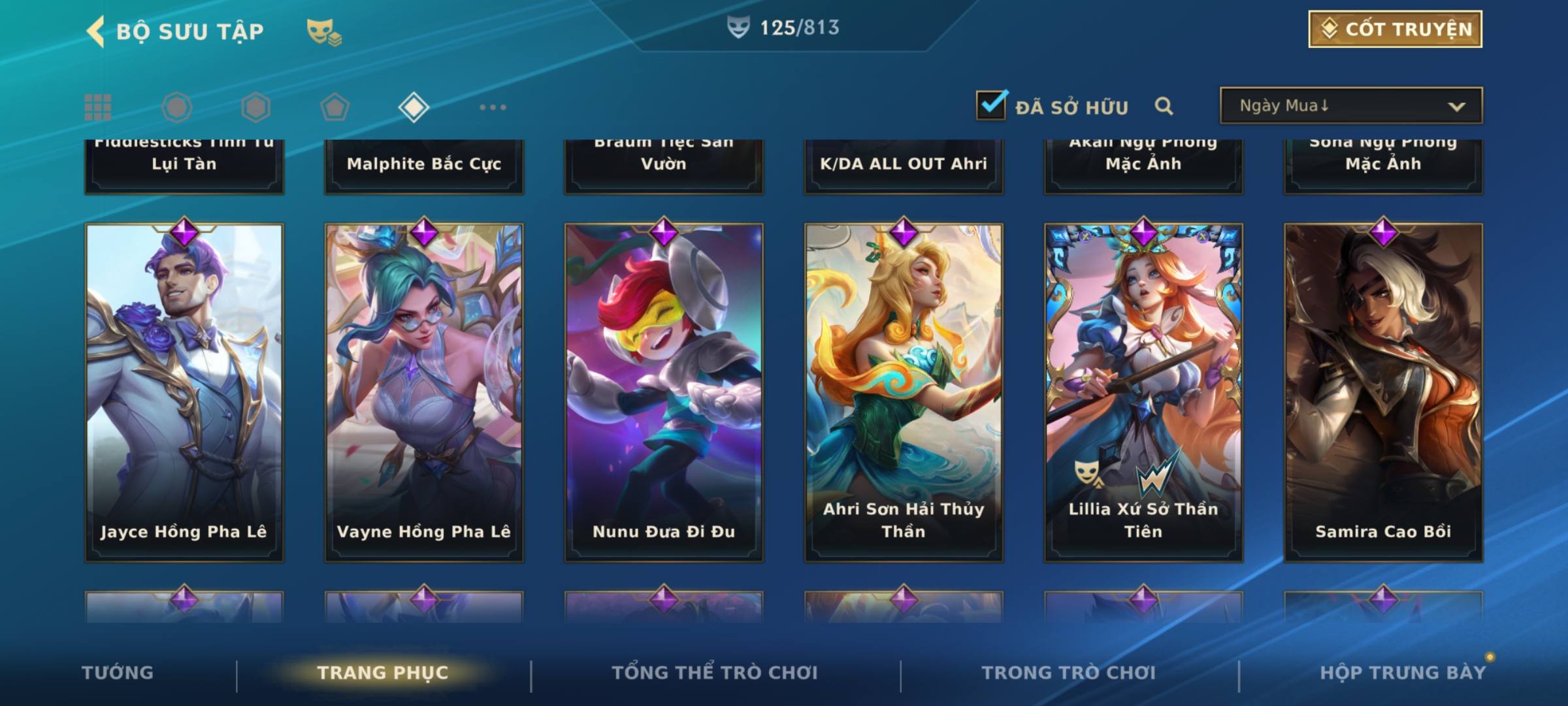The image size is (1568, 706).
Task: Go back from Bộ Sưu Tập
Action: [x=95, y=31]
